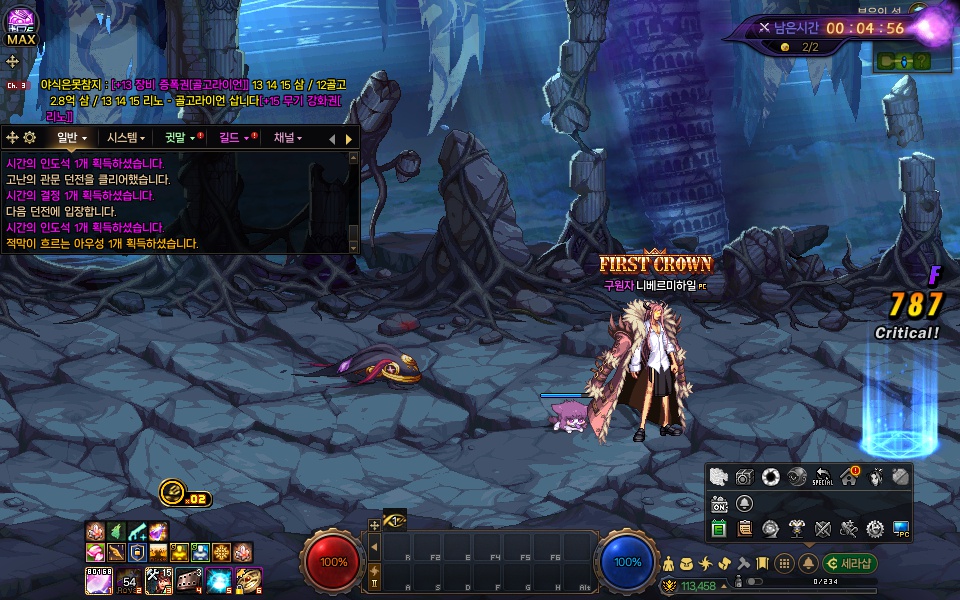960x600 pixels.
Task: Click the gold coin x02 token icon
Action: click(x=172, y=492)
